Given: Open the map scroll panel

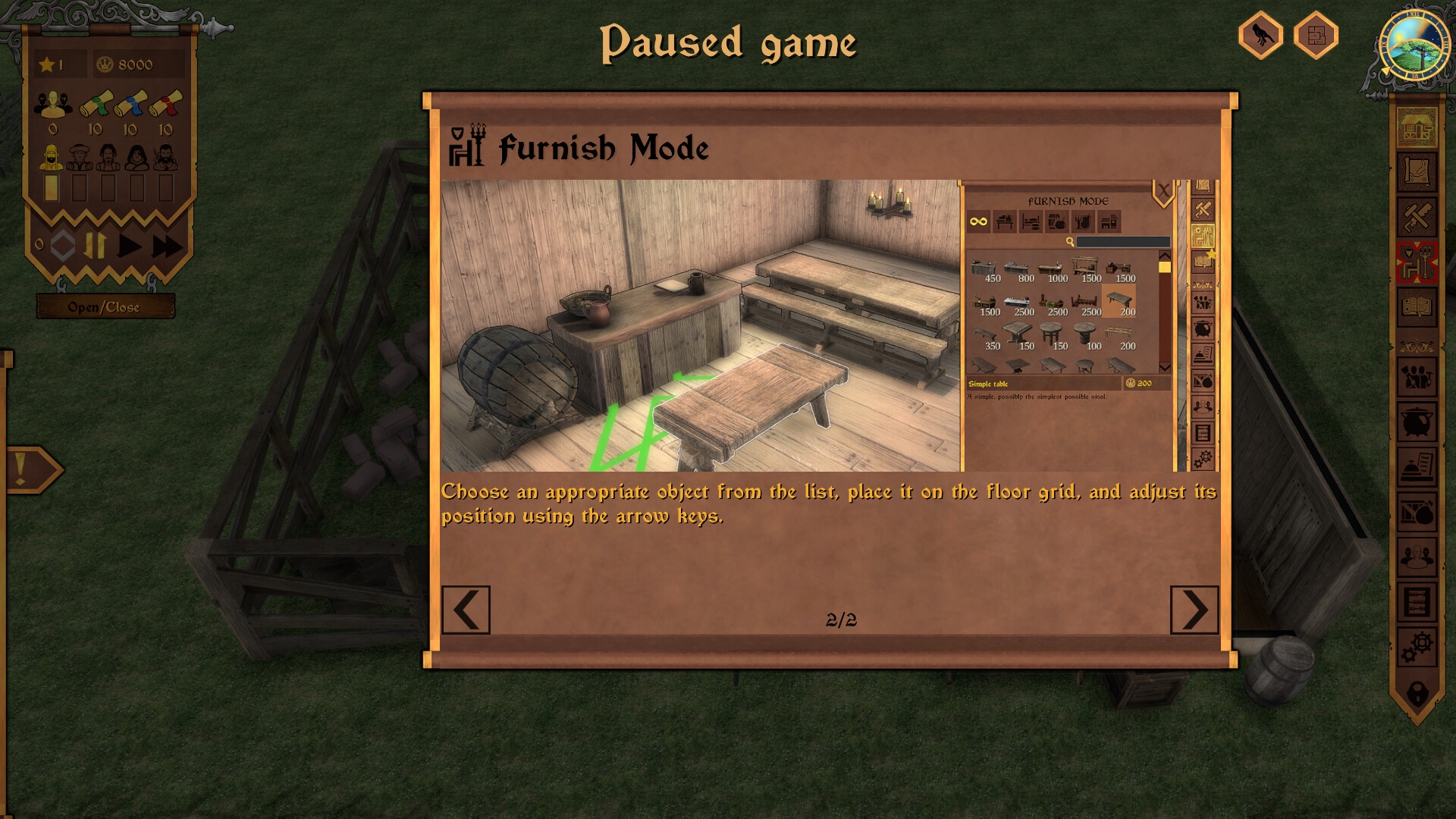Looking at the screenshot, I should [x=1417, y=174].
